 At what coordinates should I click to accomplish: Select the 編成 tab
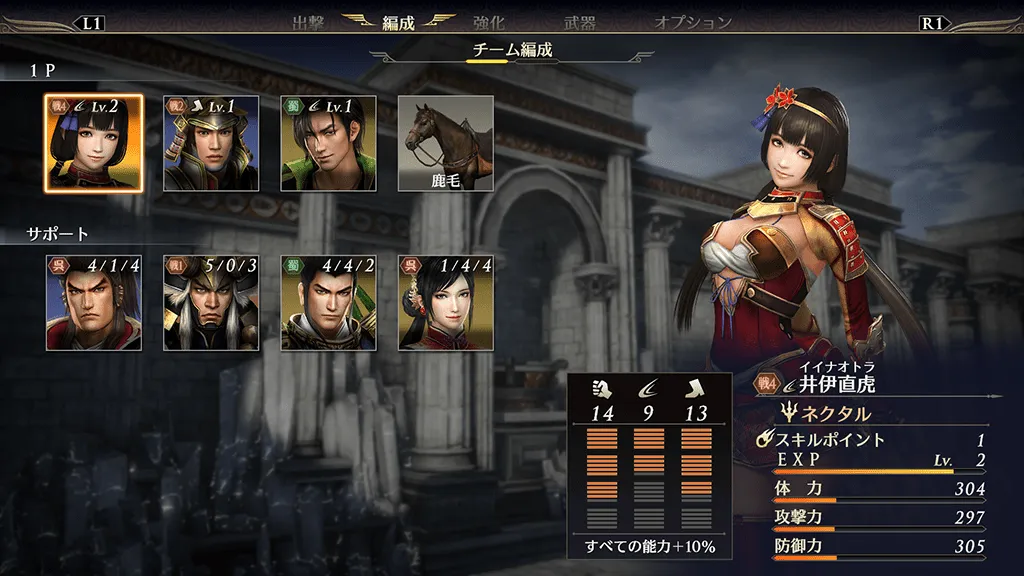point(398,22)
